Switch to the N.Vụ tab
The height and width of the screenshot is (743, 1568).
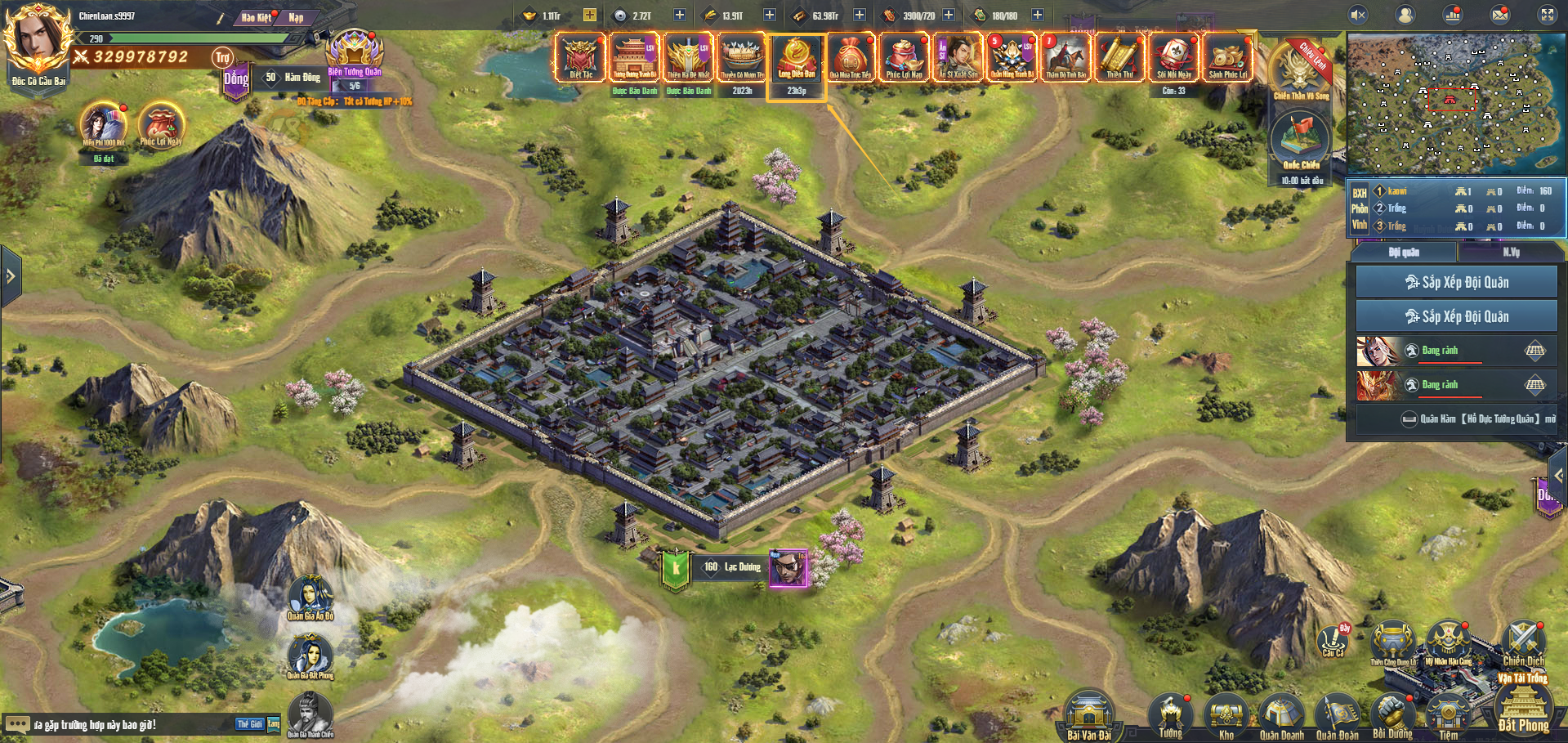pos(1511,253)
